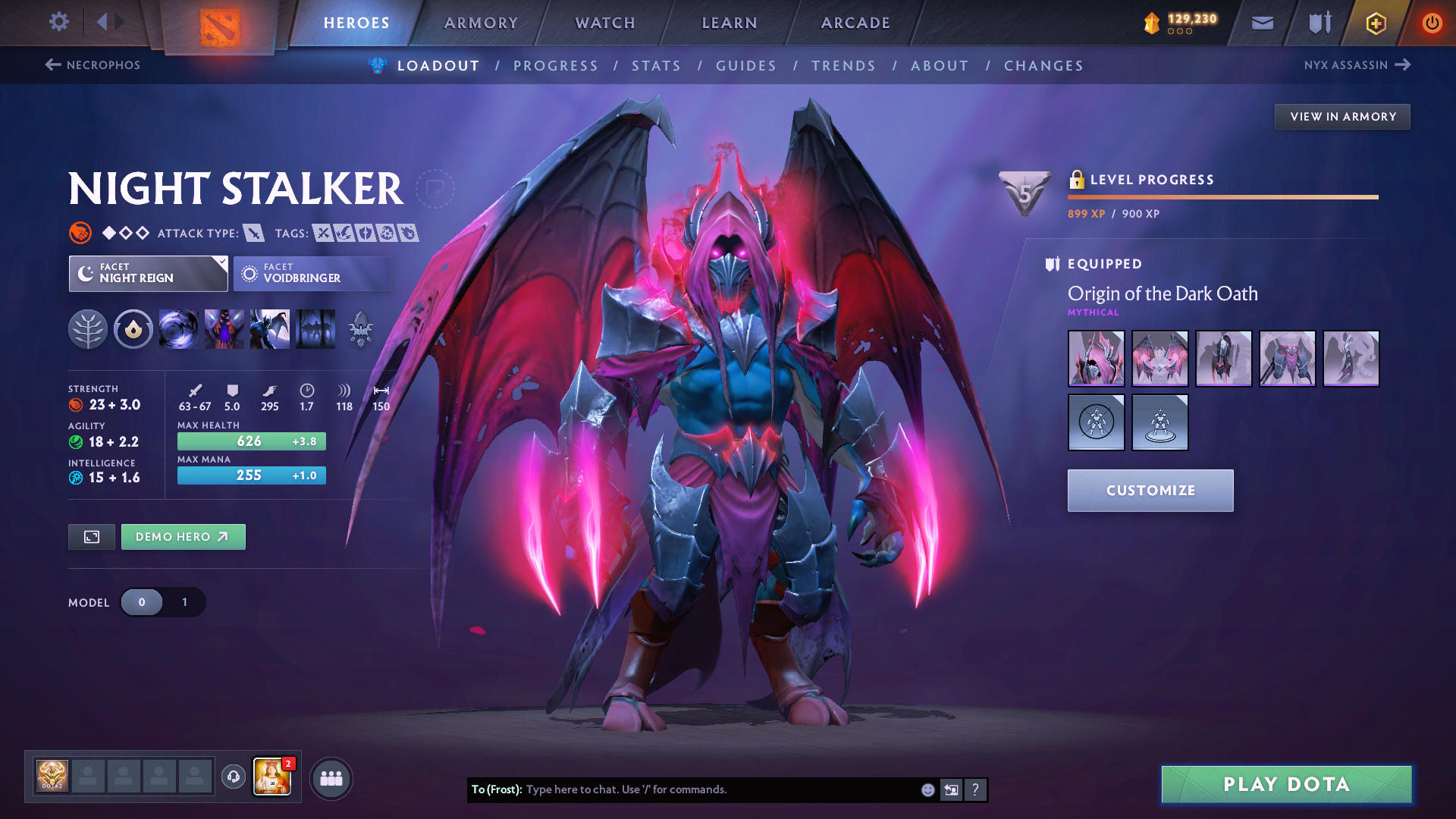Go to the Learn tab
This screenshot has width=1456, height=819.
(730, 23)
